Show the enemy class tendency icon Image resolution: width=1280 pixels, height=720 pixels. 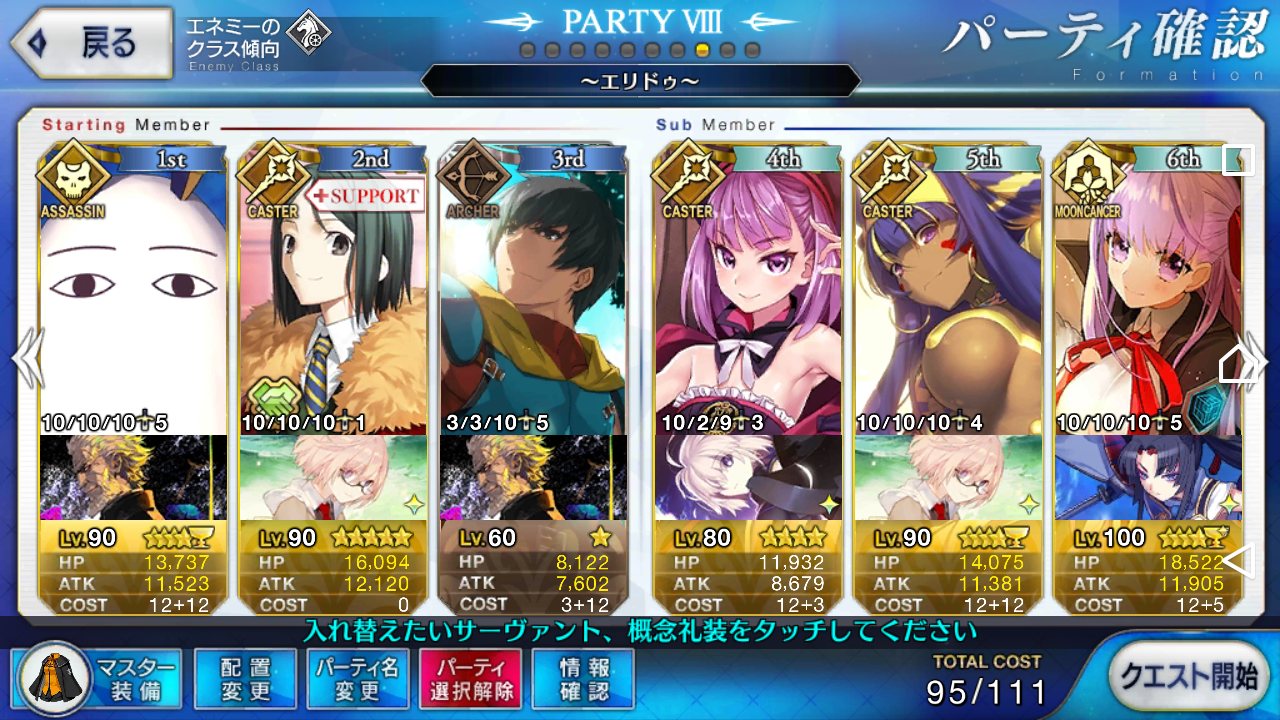(308, 33)
